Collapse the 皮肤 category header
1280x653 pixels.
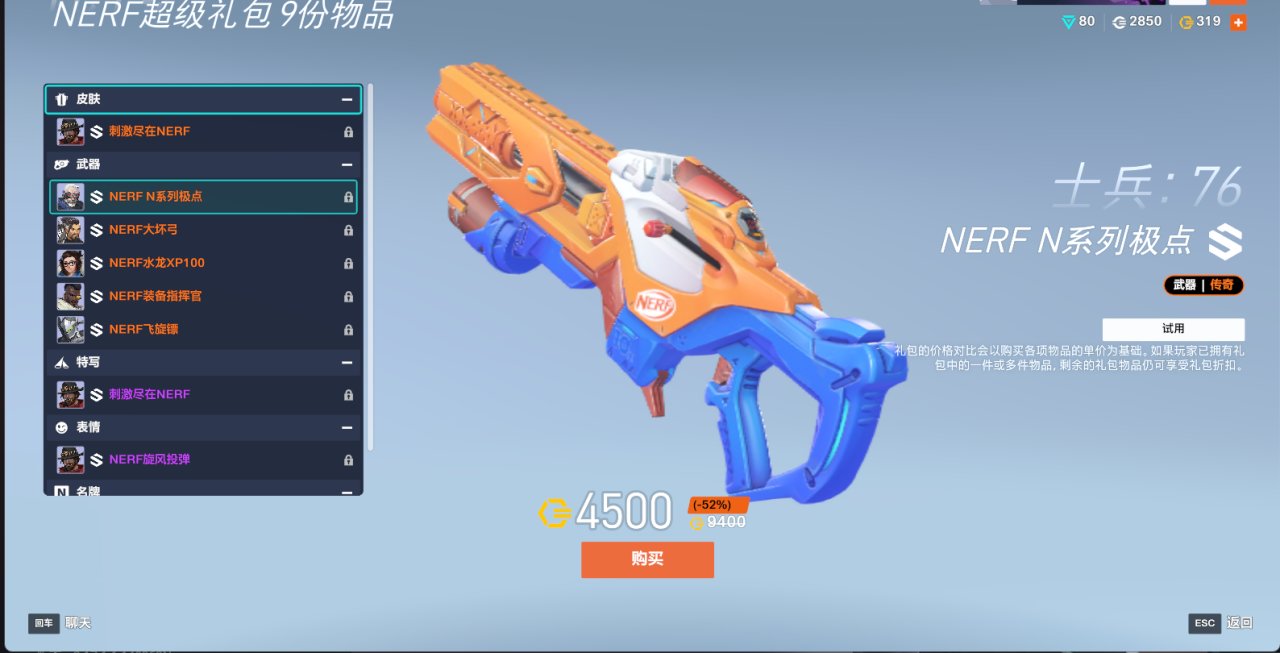346,99
